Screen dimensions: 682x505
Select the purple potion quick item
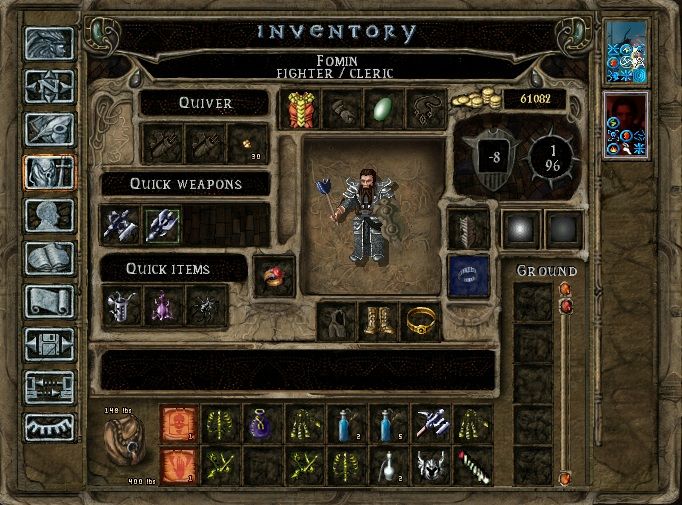pos(163,305)
